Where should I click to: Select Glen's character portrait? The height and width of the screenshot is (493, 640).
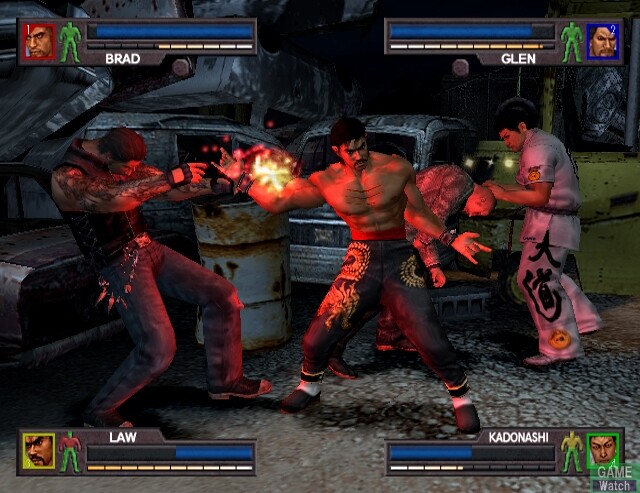click(x=602, y=40)
